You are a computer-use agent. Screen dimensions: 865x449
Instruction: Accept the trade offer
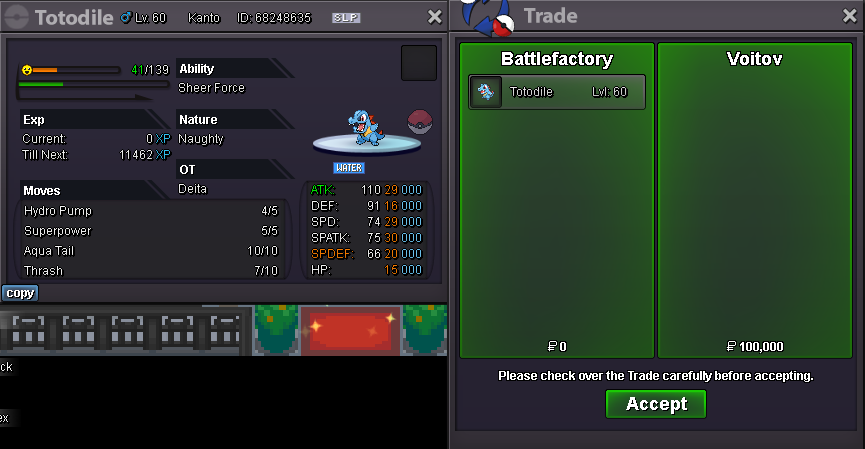click(656, 404)
